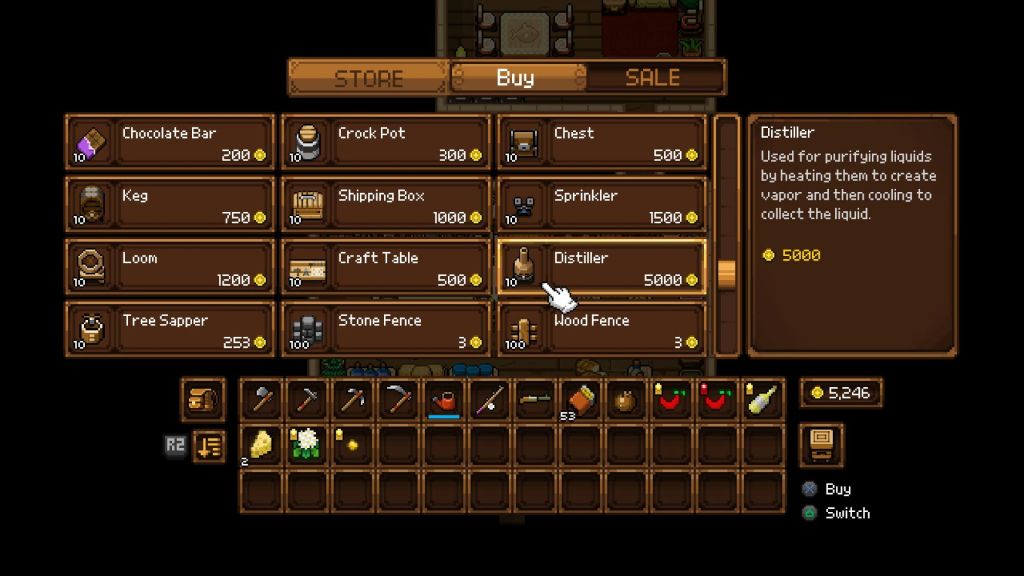Select the Loom listing
The height and width of the screenshot is (576, 1024).
tap(169, 268)
